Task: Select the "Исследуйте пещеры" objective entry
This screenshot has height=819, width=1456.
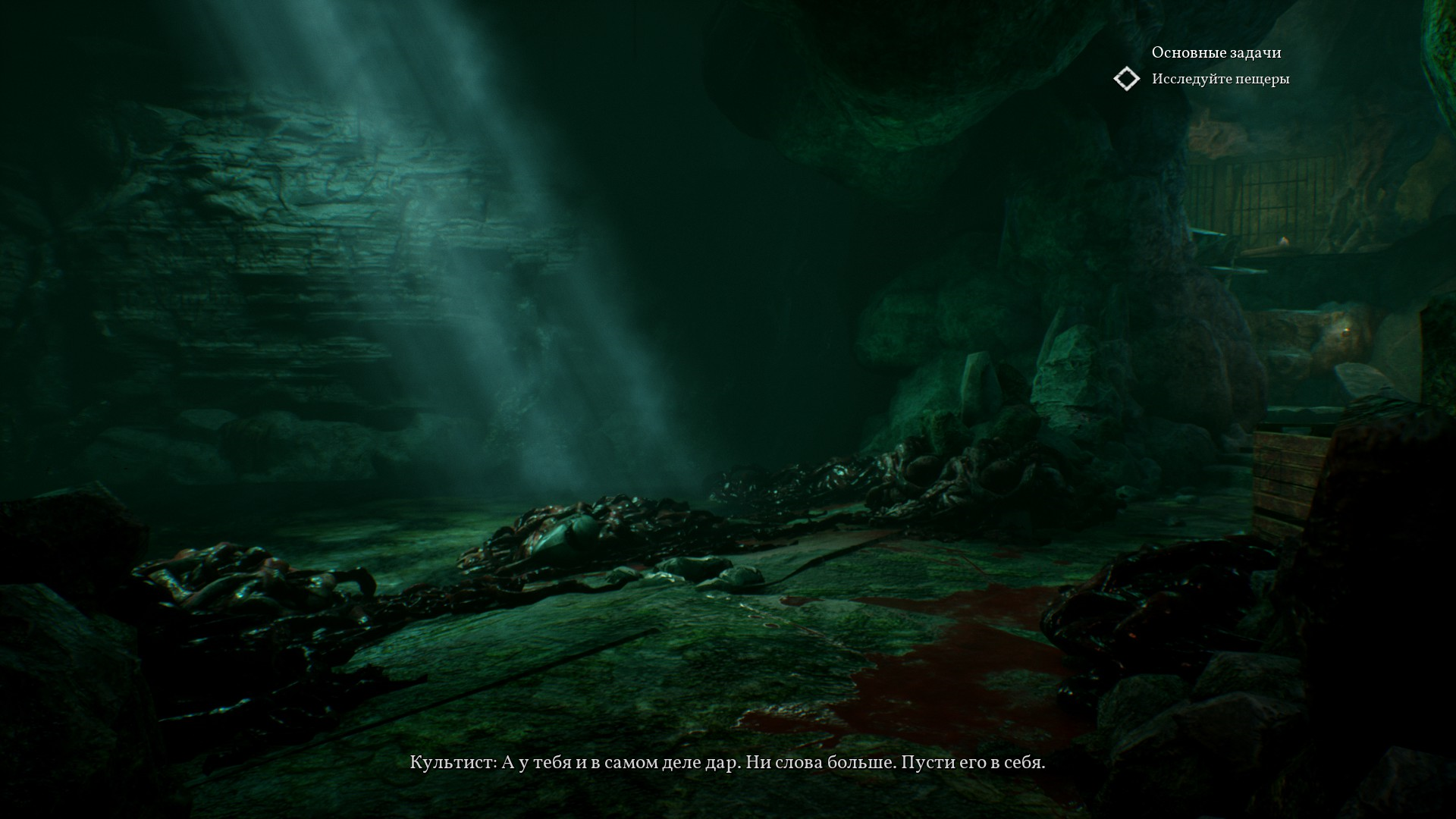Action: (1220, 79)
